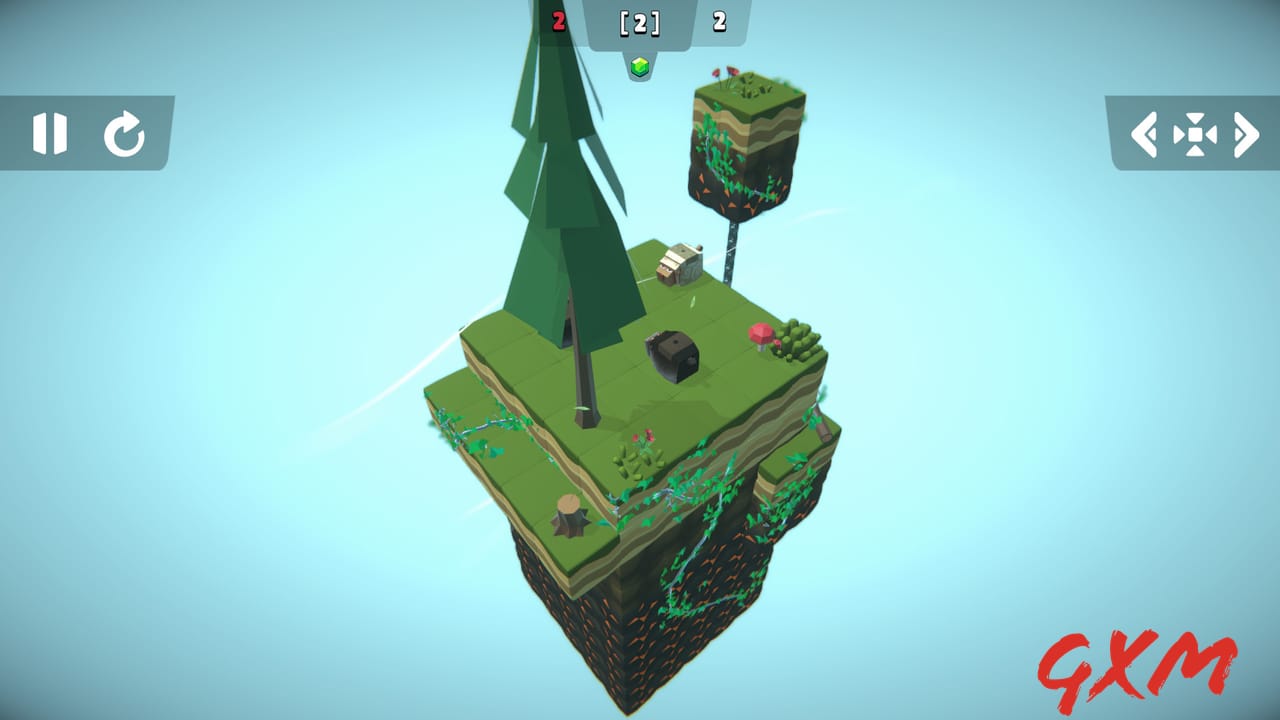The width and height of the screenshot is (1280, 720).
Task: Click the pause and restart toolbar panel
Action: [x=85, y=134]
